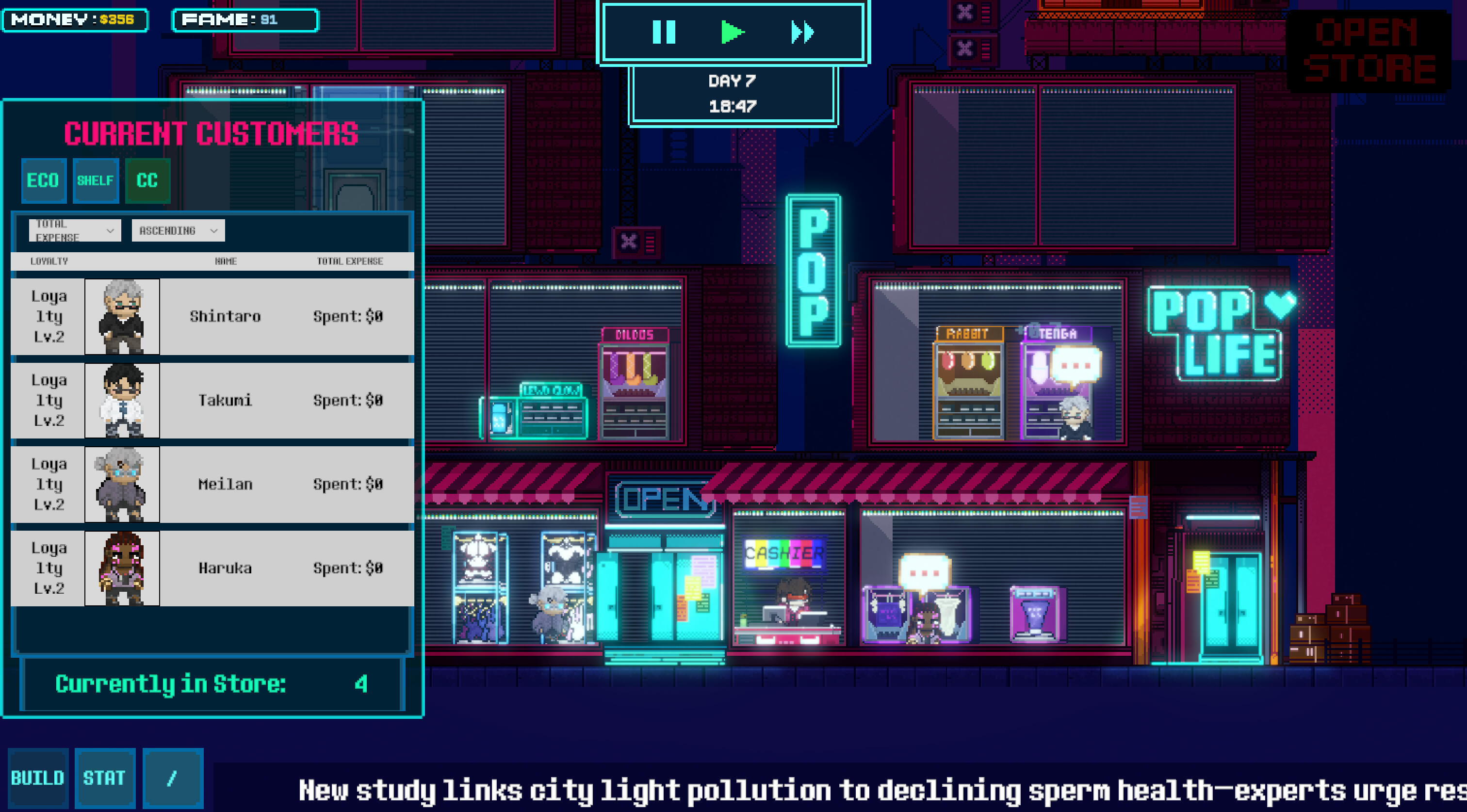This screenshot has height=812, width=1467.
Task: Click the slash button beside STAT
Action: [173, 778]
